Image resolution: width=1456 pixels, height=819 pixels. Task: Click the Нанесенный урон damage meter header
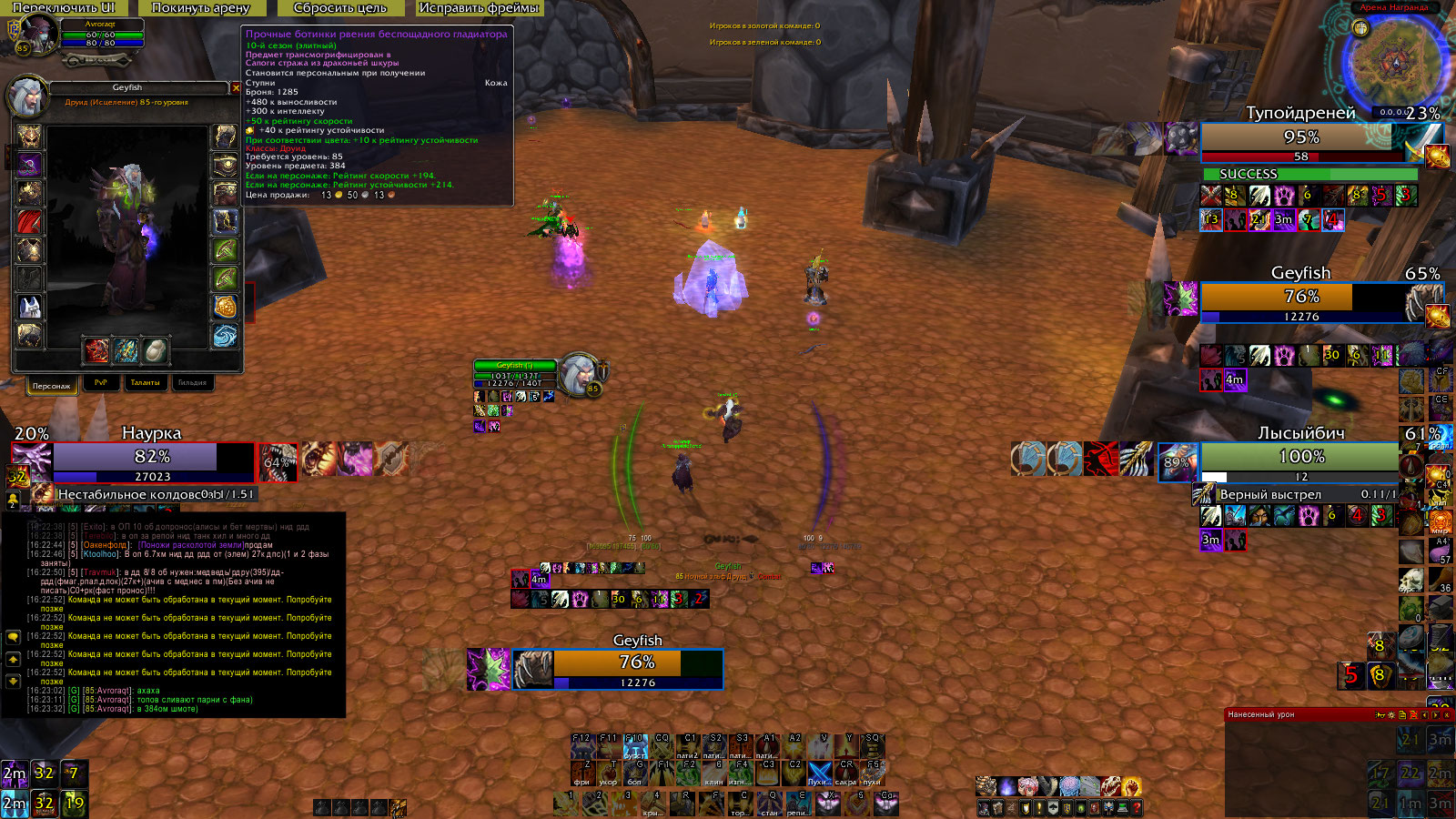point(1292,715)
